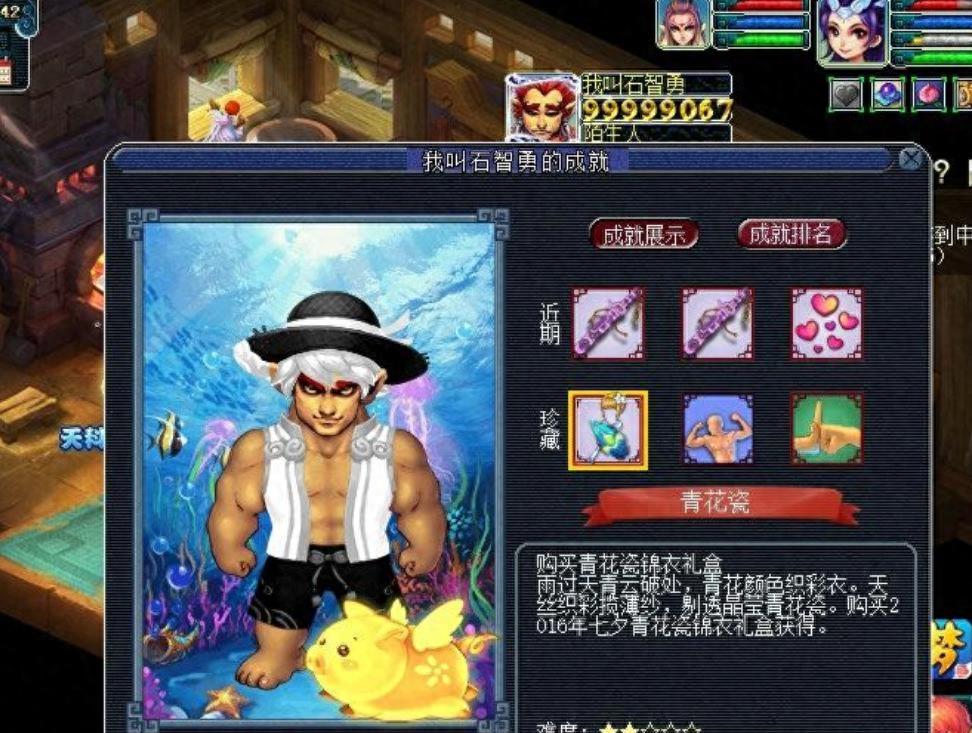This screenshot has width=972, height=733.
Task: Select the pink-haired pet portrait
Action: [683, 24]
